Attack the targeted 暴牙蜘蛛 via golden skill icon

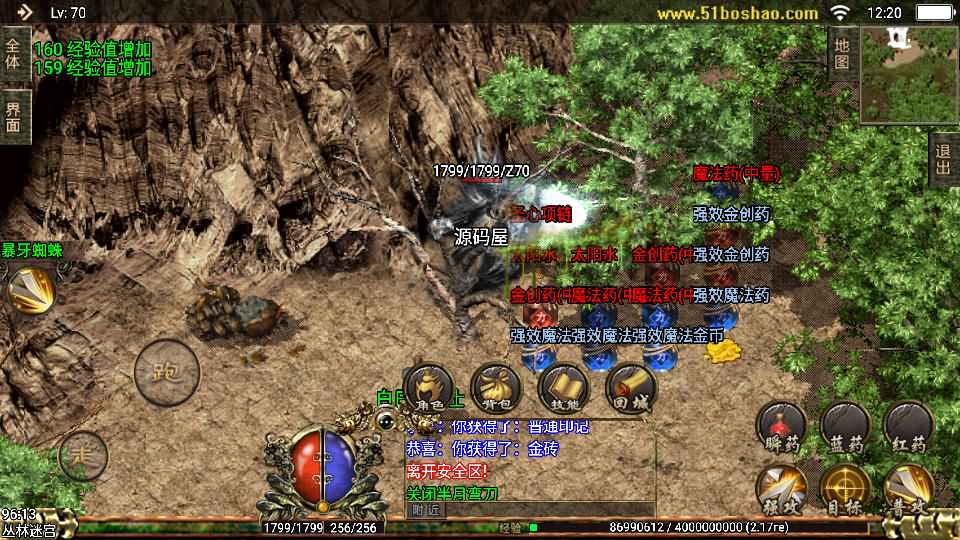pos(30,290)
